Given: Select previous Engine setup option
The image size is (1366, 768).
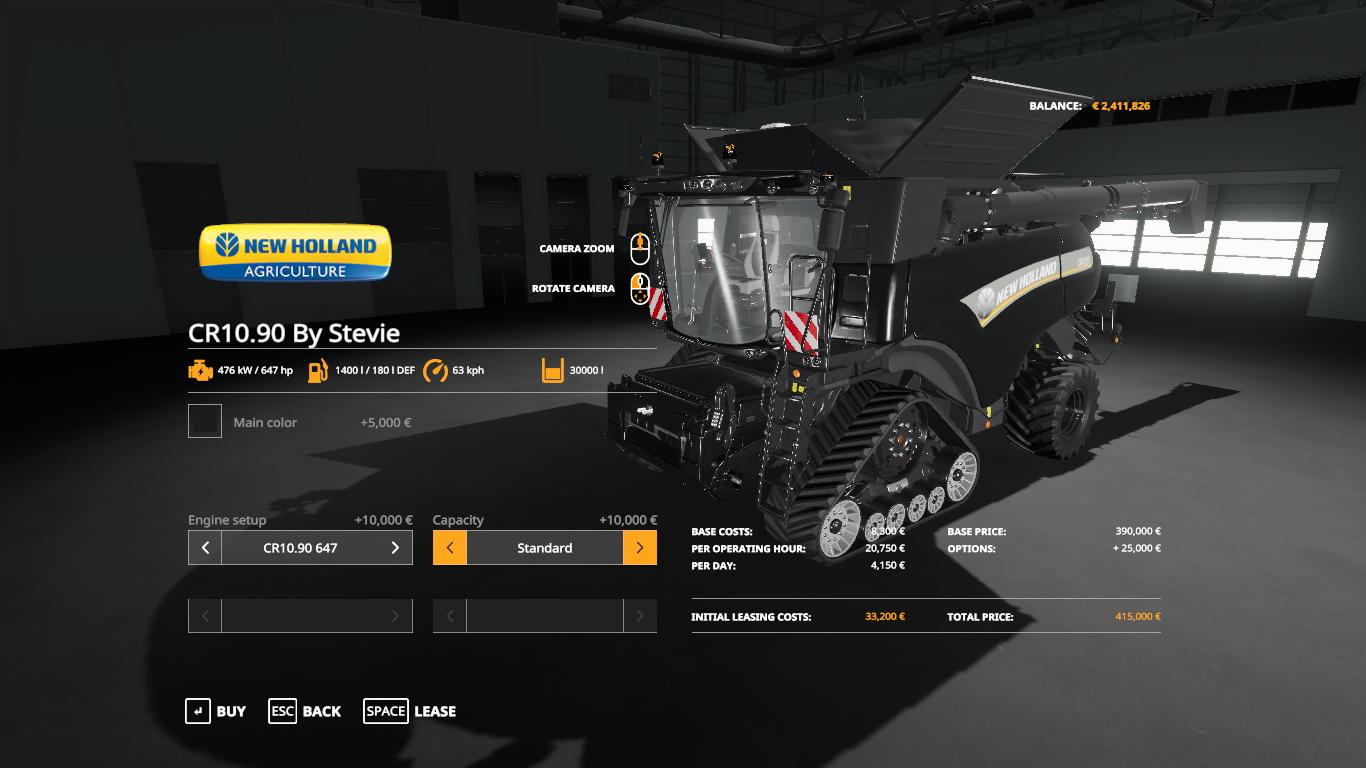Looking at the screenshot, I should (x=205, y=548).
